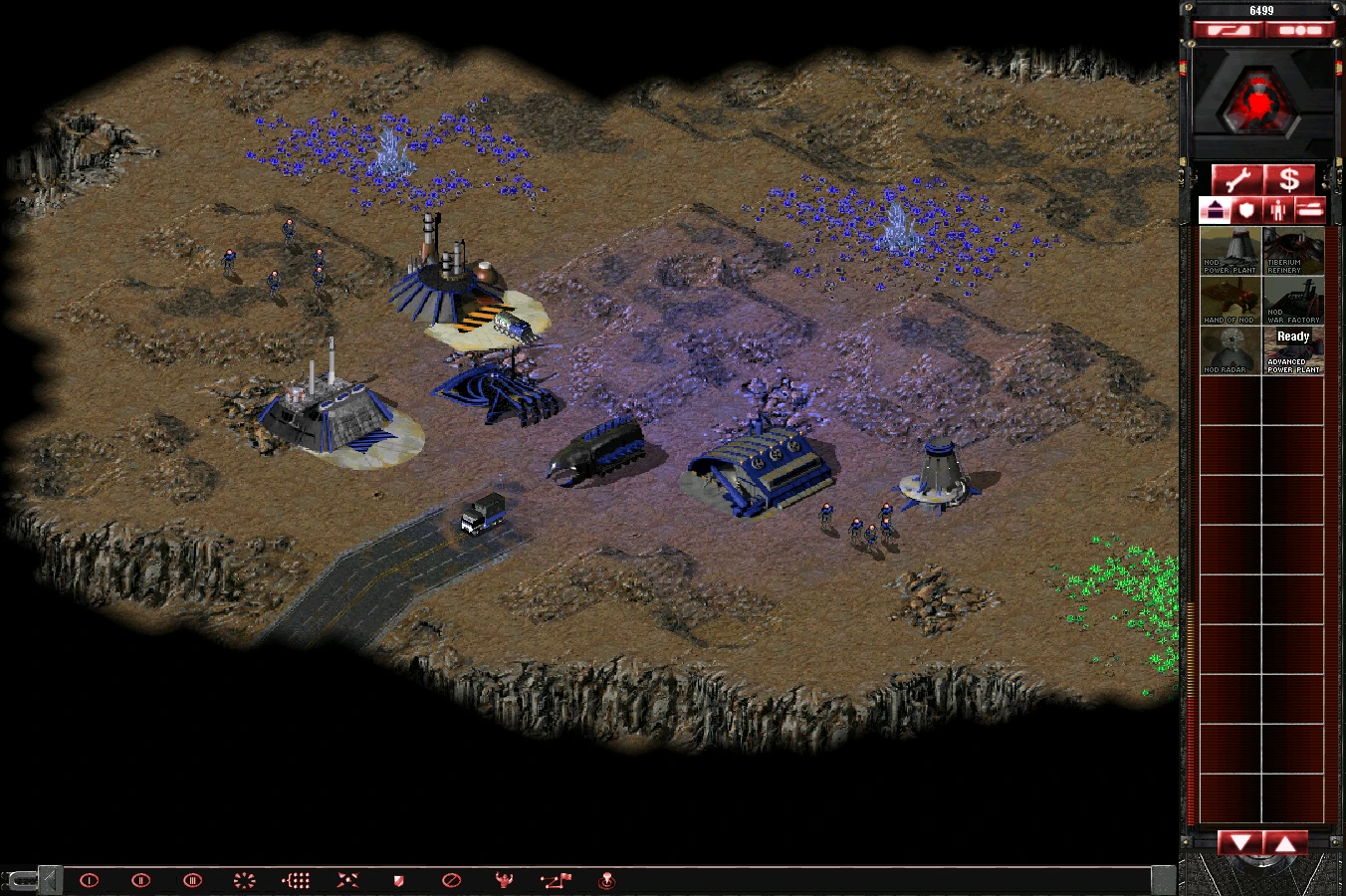Switch to the infantry production tab

click(x=1278, y=210)
